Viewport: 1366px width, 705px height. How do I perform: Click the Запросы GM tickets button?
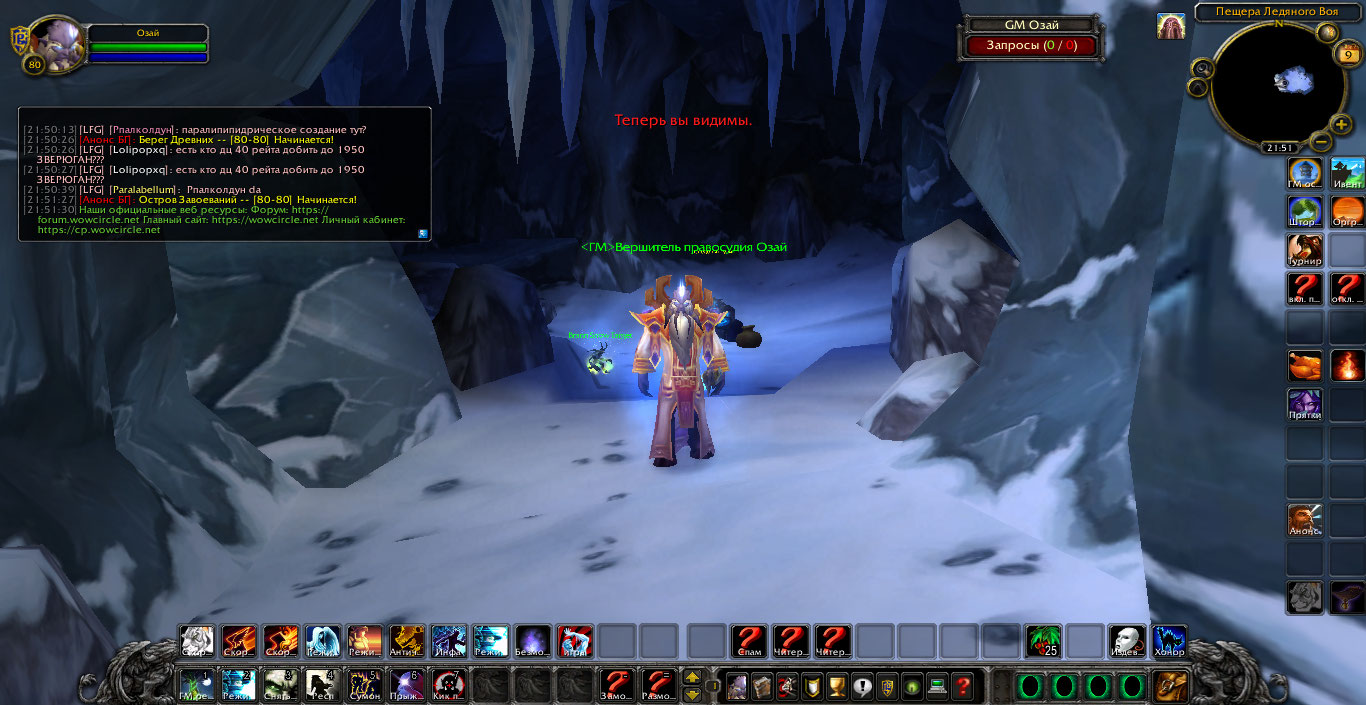pos(1031,45)
